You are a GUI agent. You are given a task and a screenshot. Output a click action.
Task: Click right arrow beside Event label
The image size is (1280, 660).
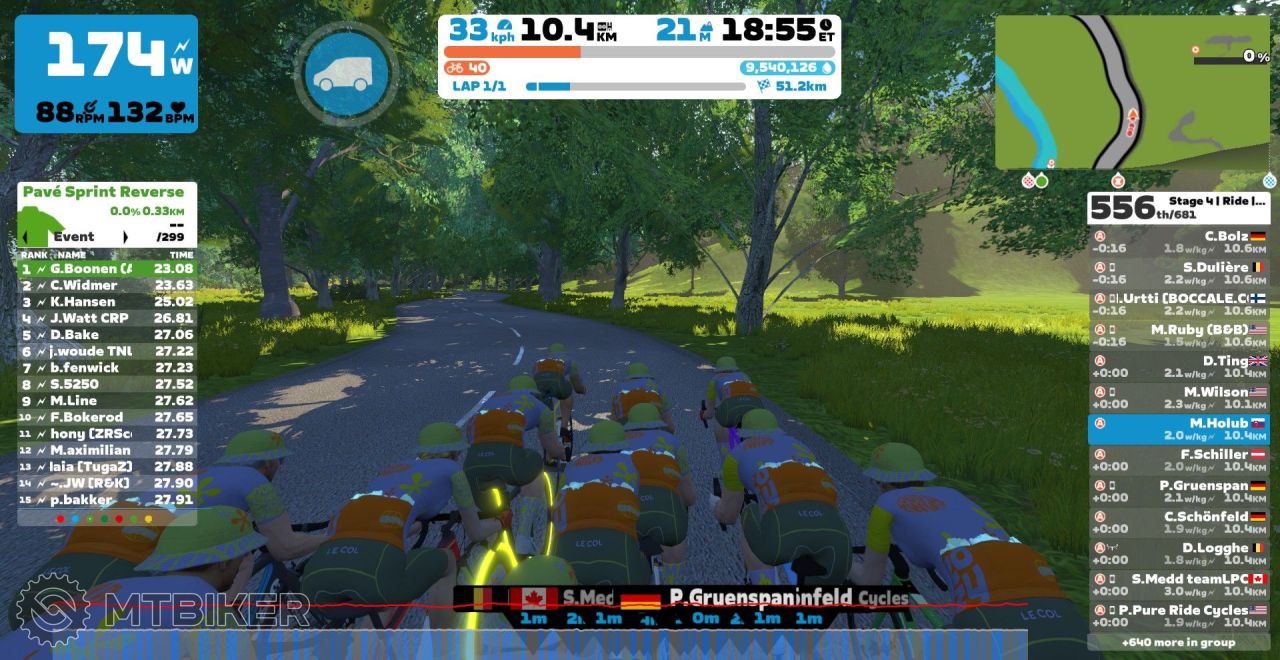[x=126, y=237]
